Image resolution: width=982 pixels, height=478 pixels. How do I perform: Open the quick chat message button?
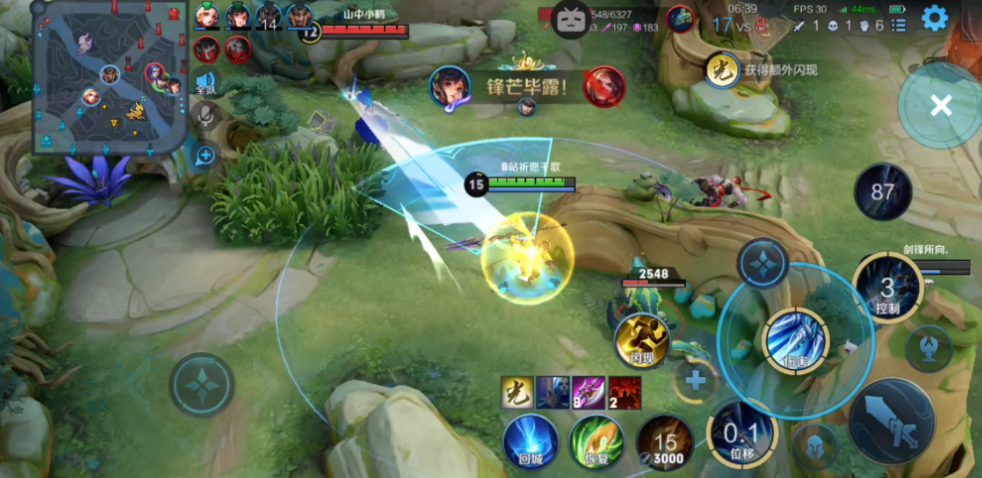pyautogui.click(x=205, y=155)
